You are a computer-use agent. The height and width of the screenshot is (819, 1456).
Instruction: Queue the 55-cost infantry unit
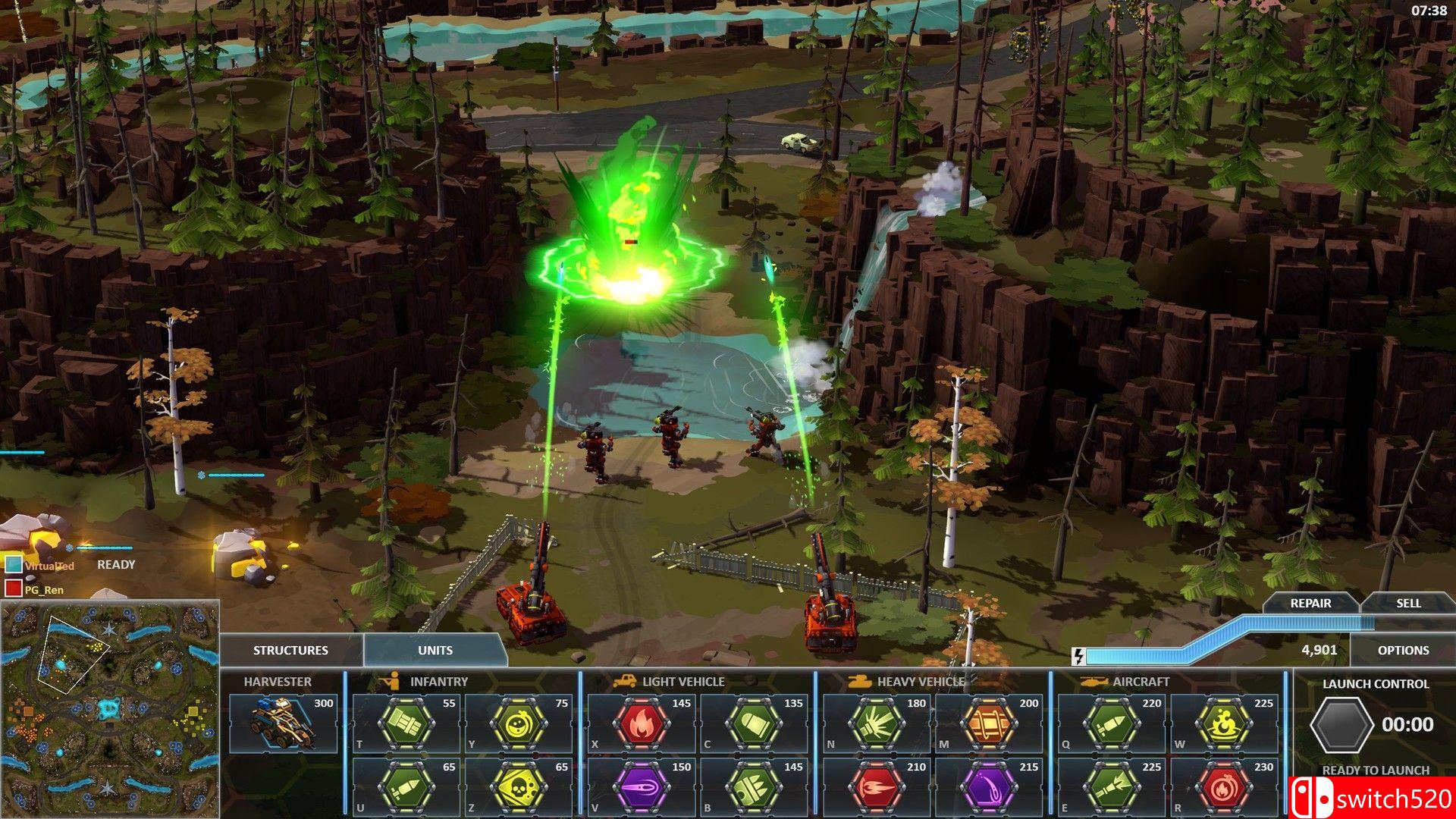(406, 723)
